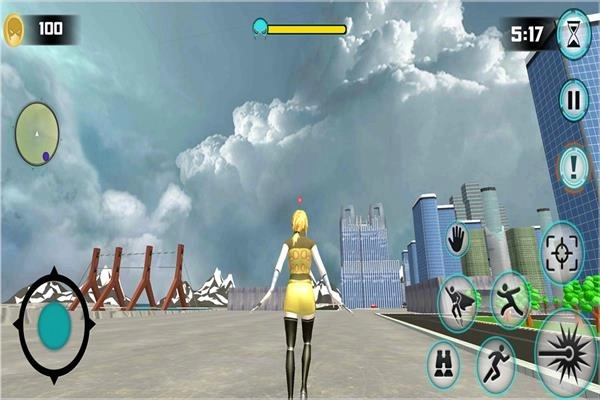Tap the hourglass timer button

point(574,33)
